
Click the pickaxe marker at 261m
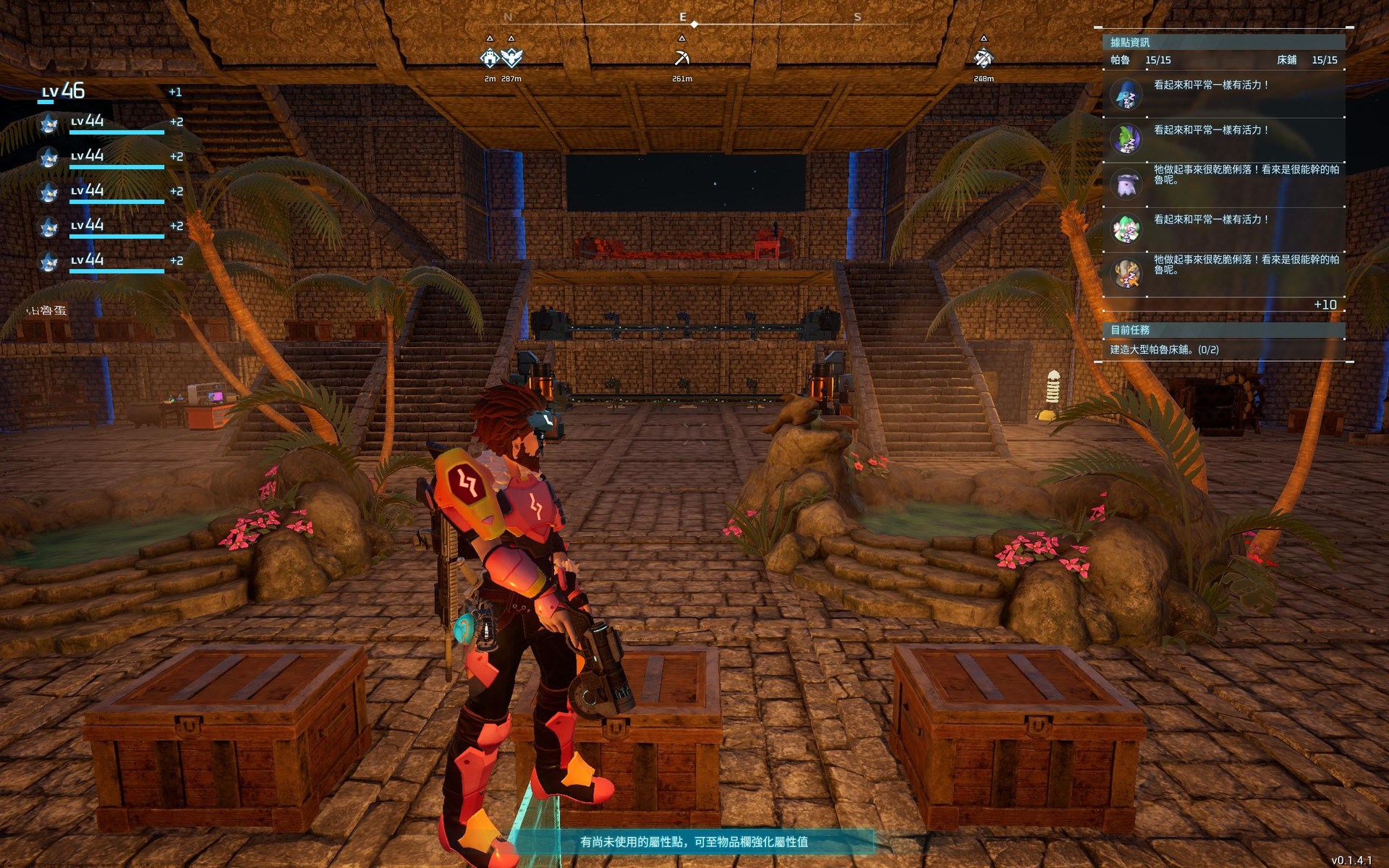(x=681, y=57)
